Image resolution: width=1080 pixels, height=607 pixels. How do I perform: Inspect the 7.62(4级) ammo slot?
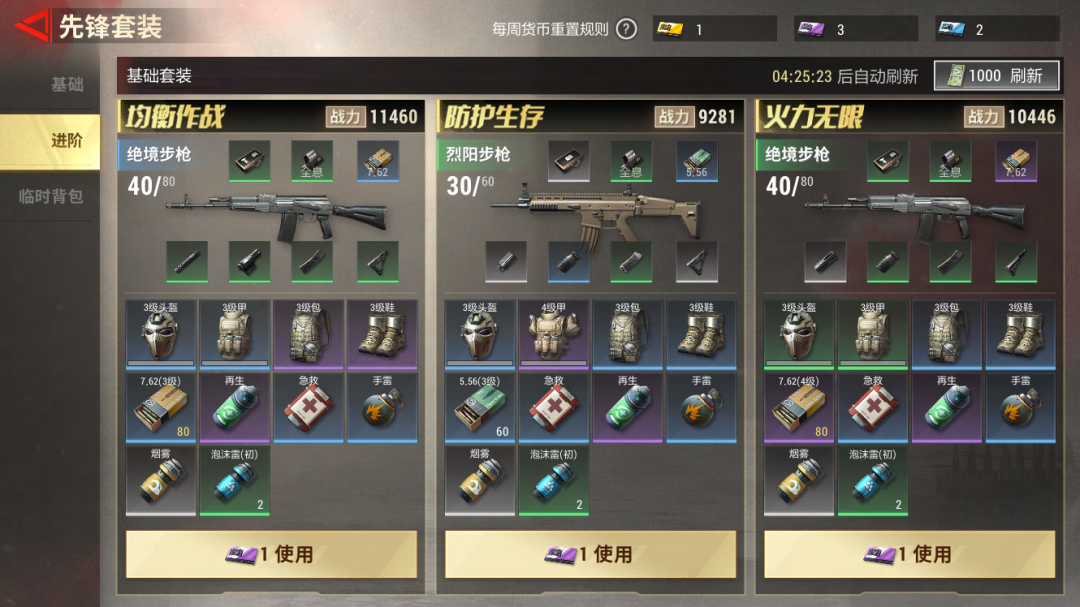pos(799,407)
